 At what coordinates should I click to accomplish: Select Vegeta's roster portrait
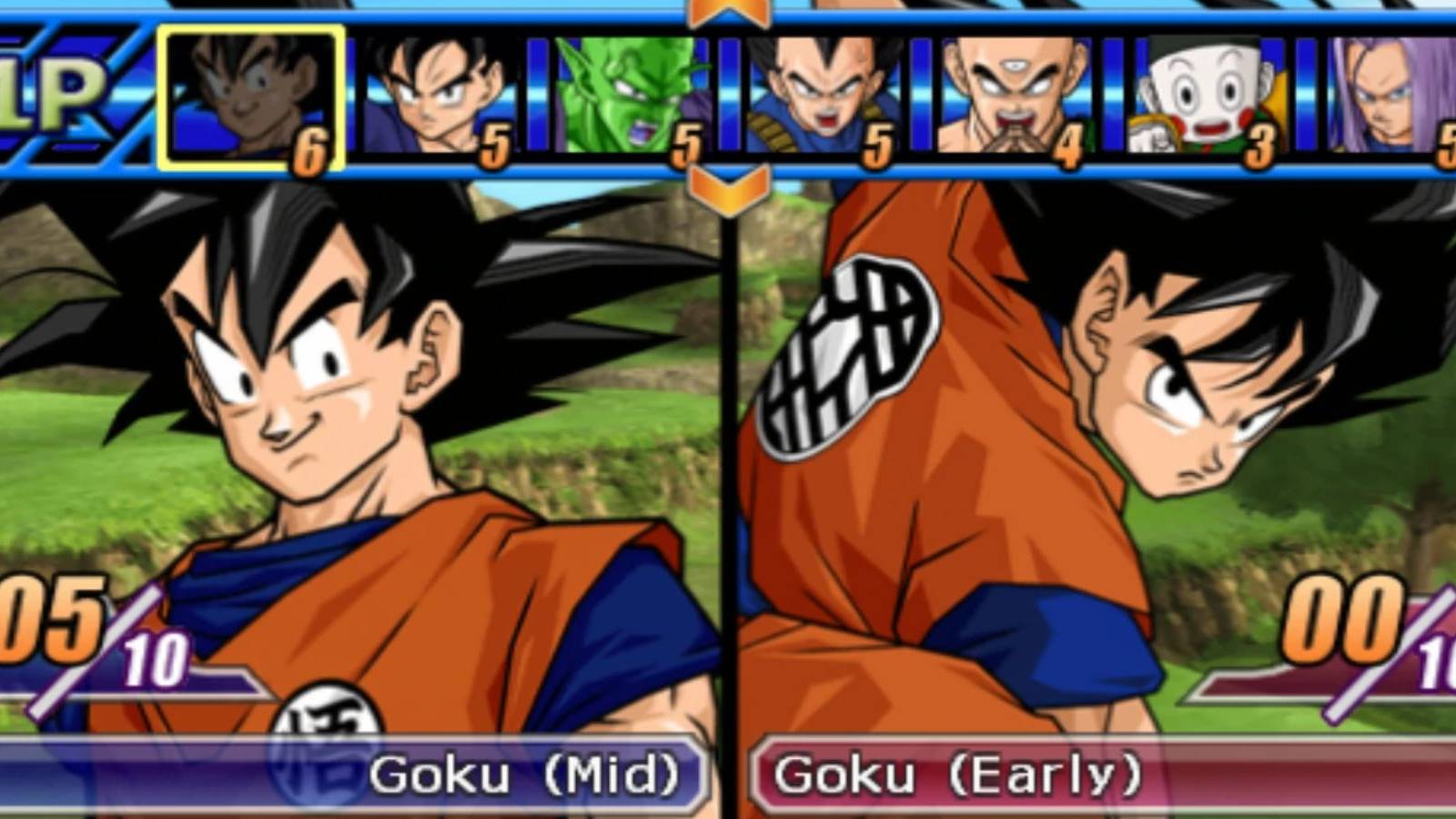tap(819, 96)
